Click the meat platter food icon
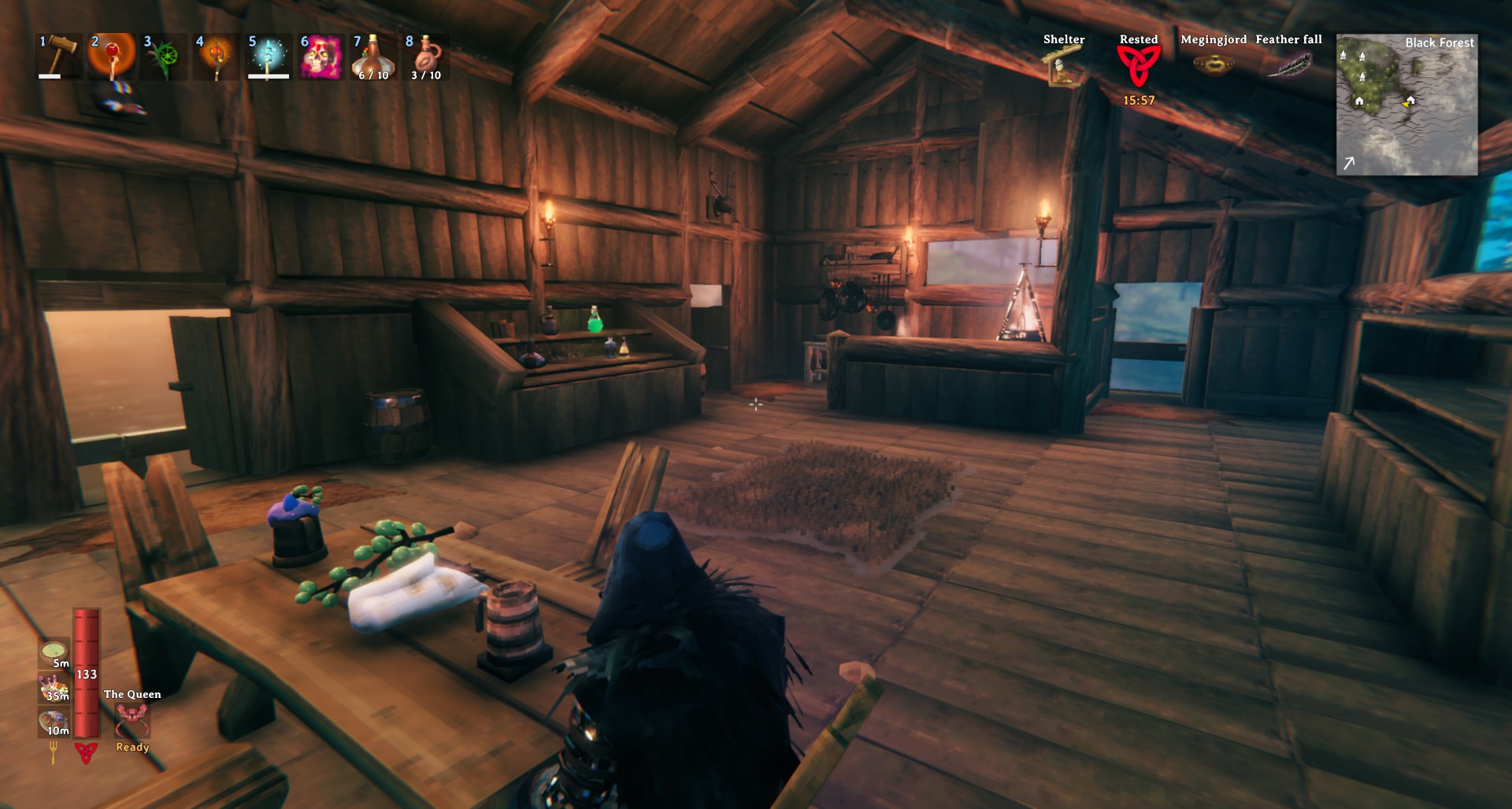 54,721
